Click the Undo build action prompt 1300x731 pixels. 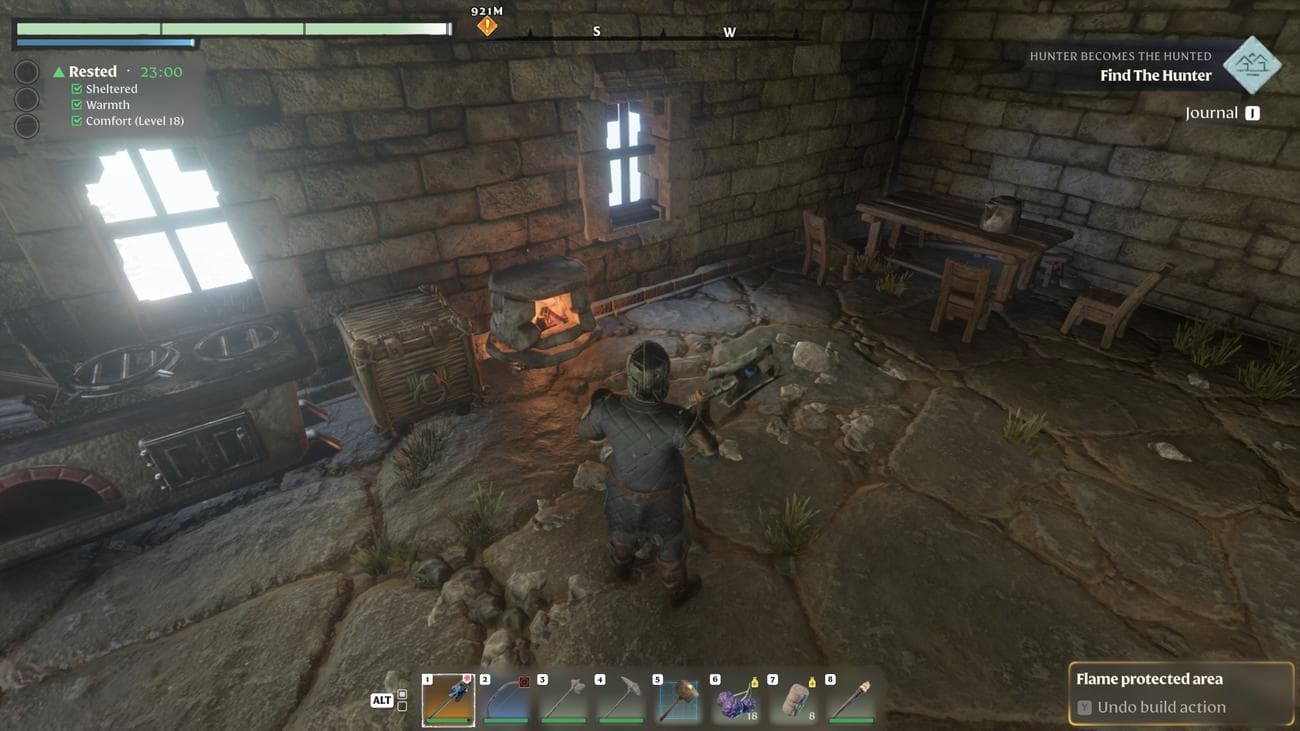(x=1160, y=707)
